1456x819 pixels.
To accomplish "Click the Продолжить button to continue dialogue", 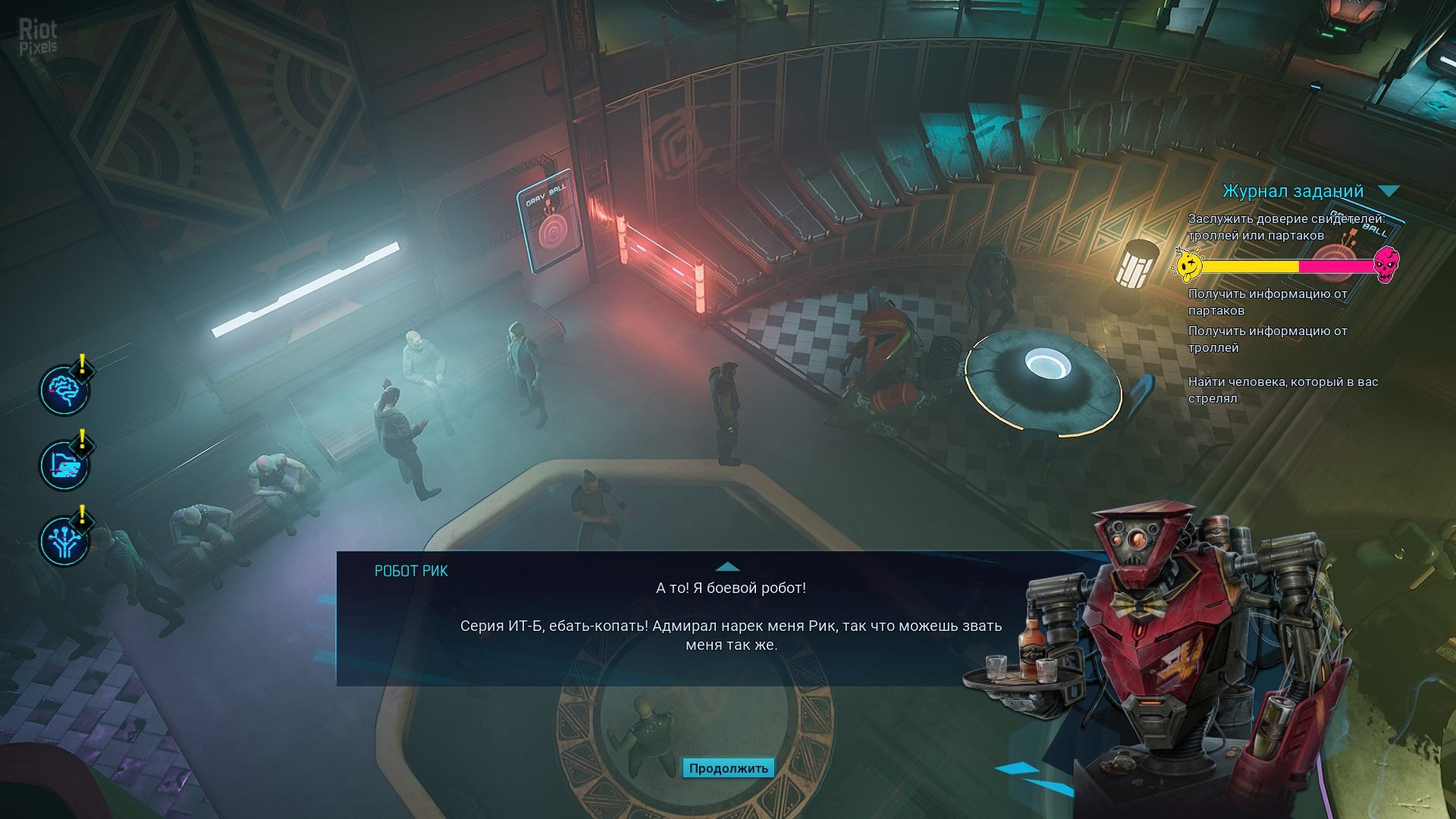I will (728, 768).
